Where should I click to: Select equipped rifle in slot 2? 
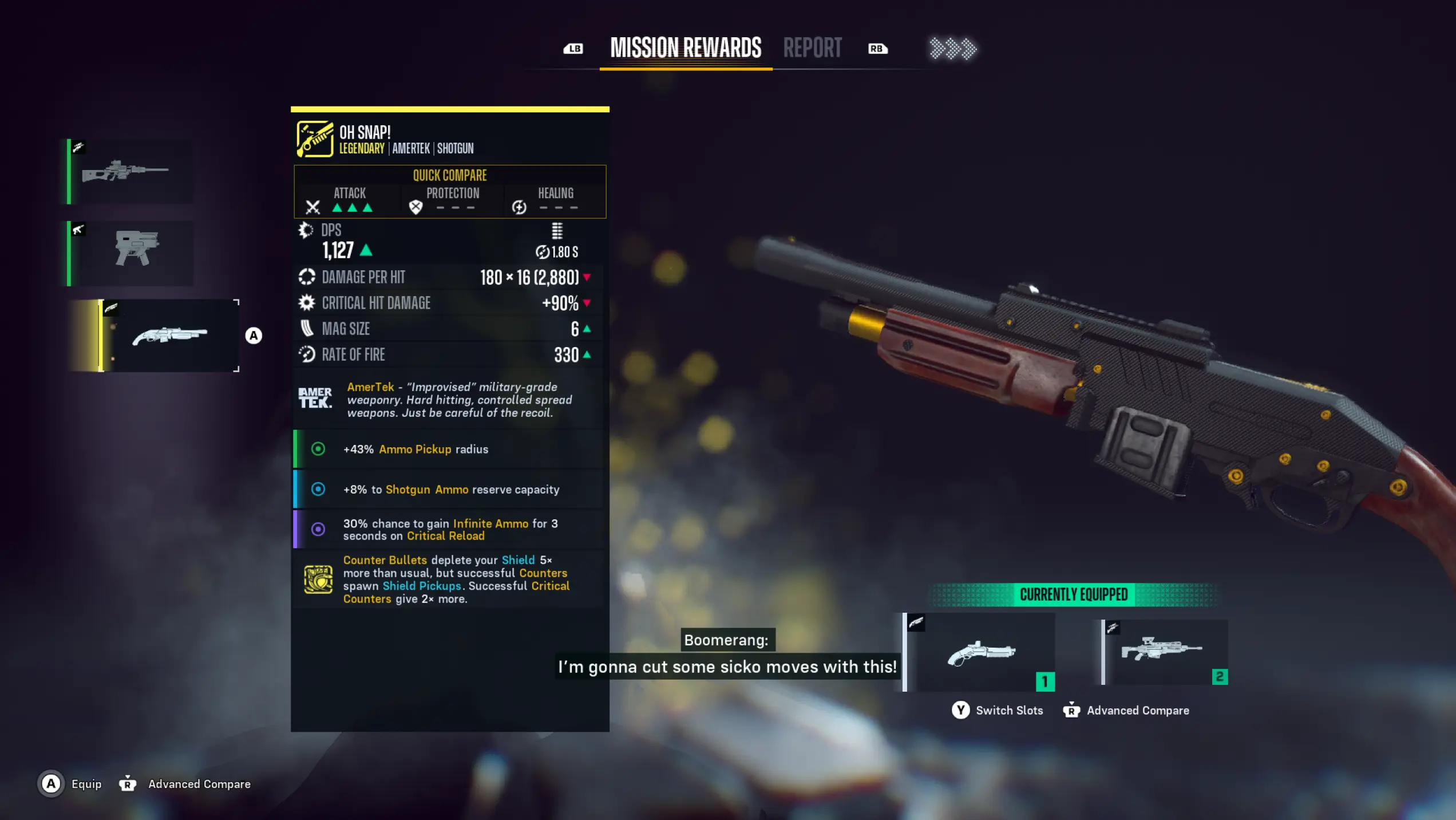tap(1164, 651)
